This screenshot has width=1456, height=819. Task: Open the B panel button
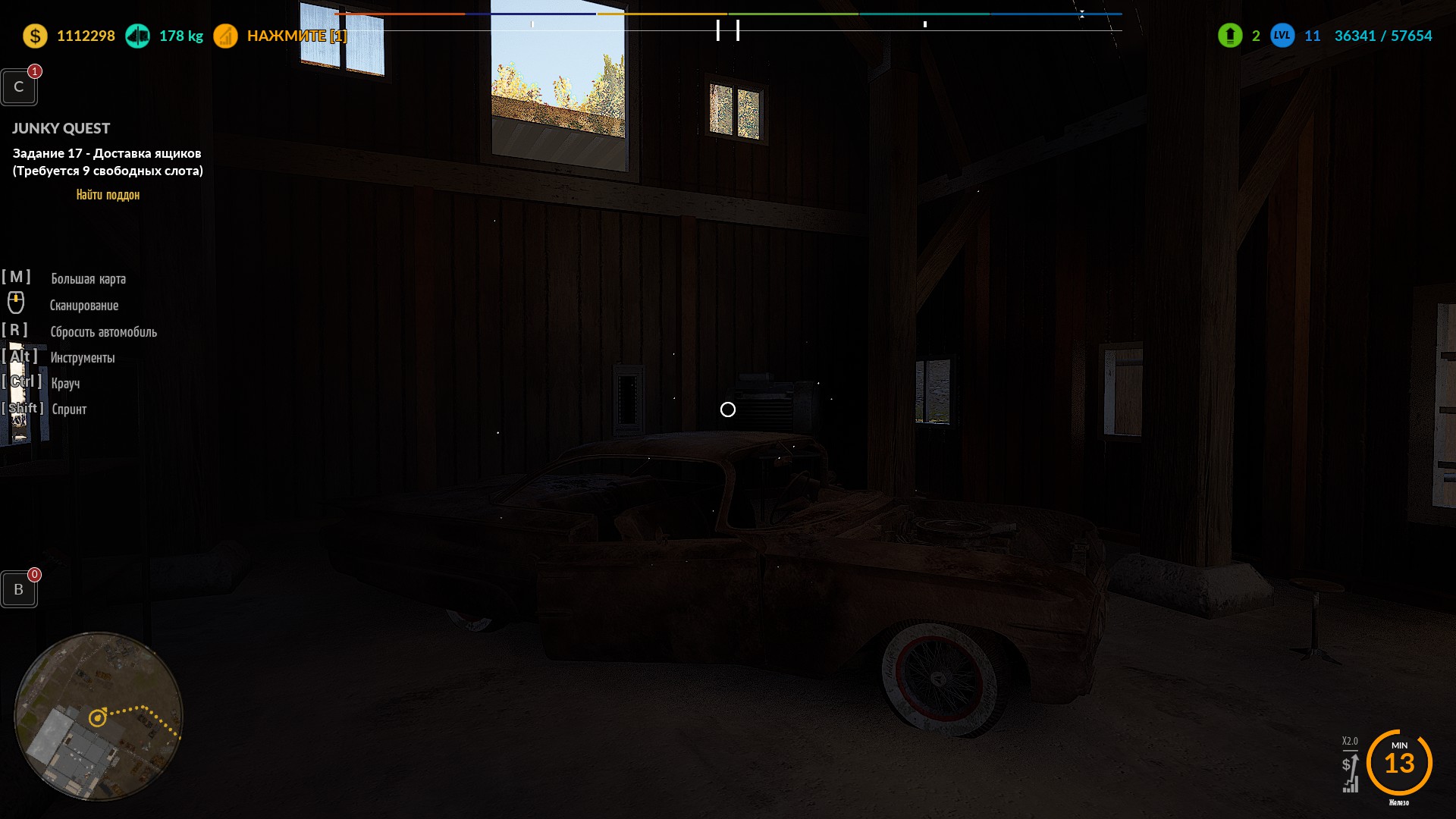[19, 590]
